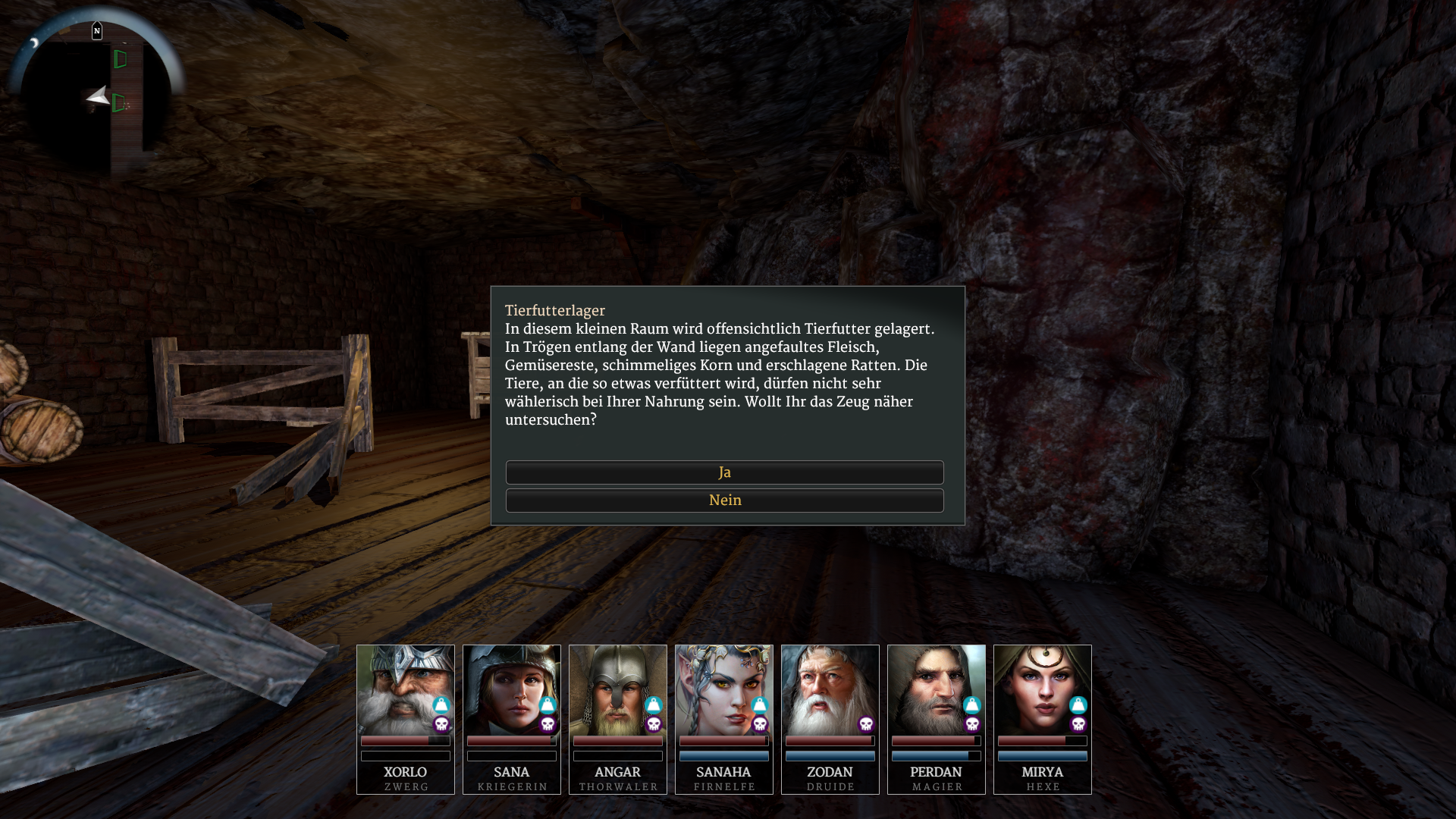Image resolution: width=1456 pixels, height=819 pixels.
Task: Select Xorlo the Zwerg portrait
Action: point(405,689)
